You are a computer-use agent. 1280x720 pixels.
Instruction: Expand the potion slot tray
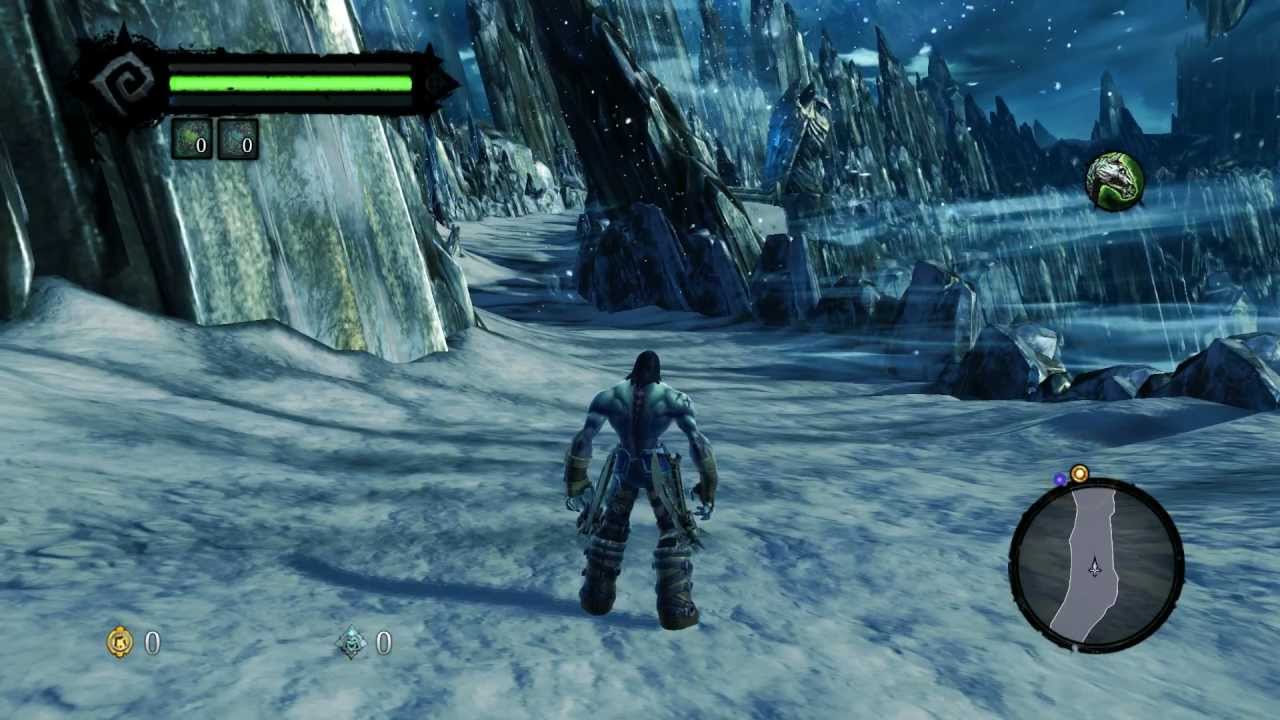[215, 141]
